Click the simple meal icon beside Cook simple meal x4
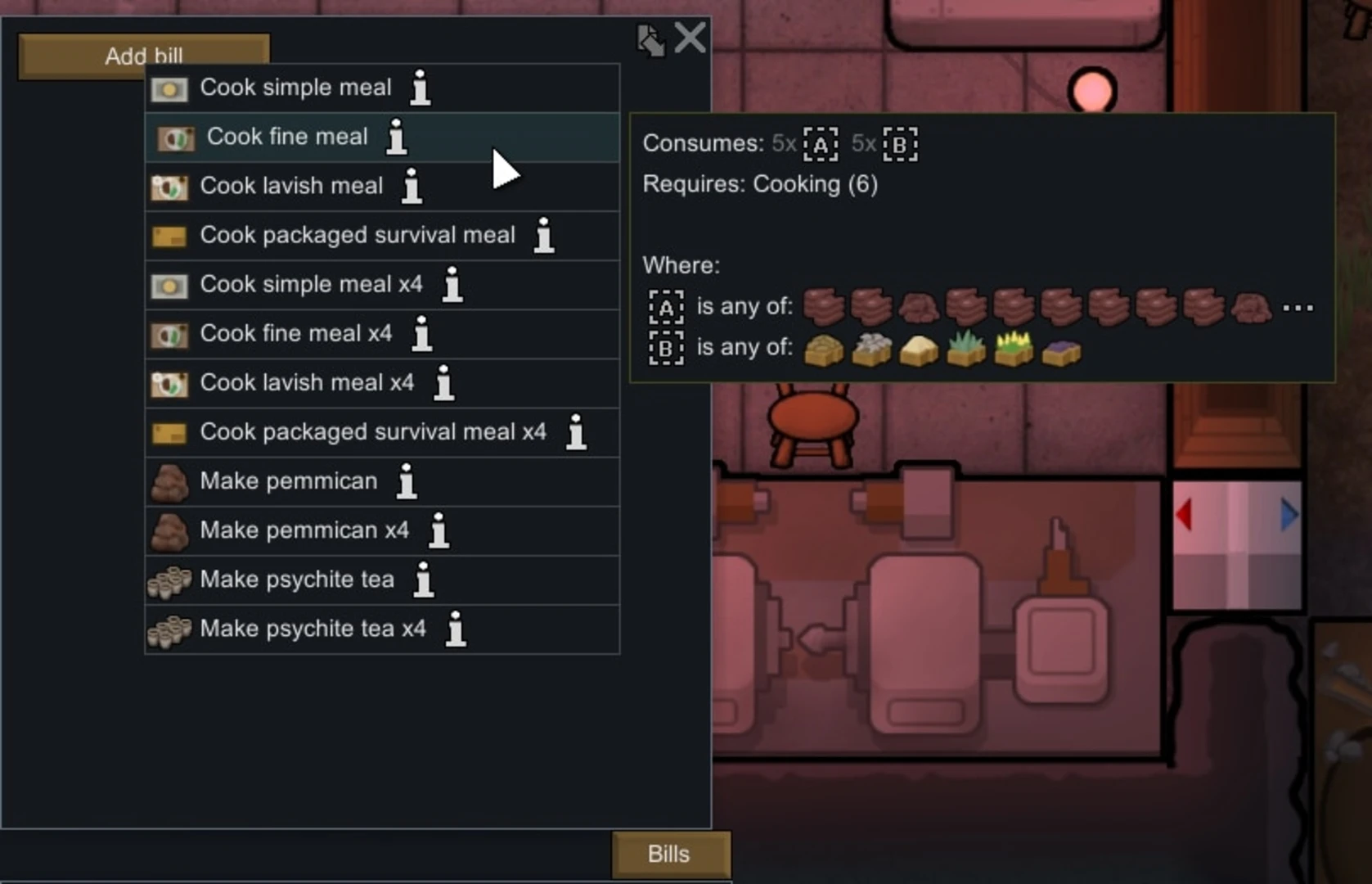Image resolution: width=1372 pixels, height=884 pixels. pos(169,286)
